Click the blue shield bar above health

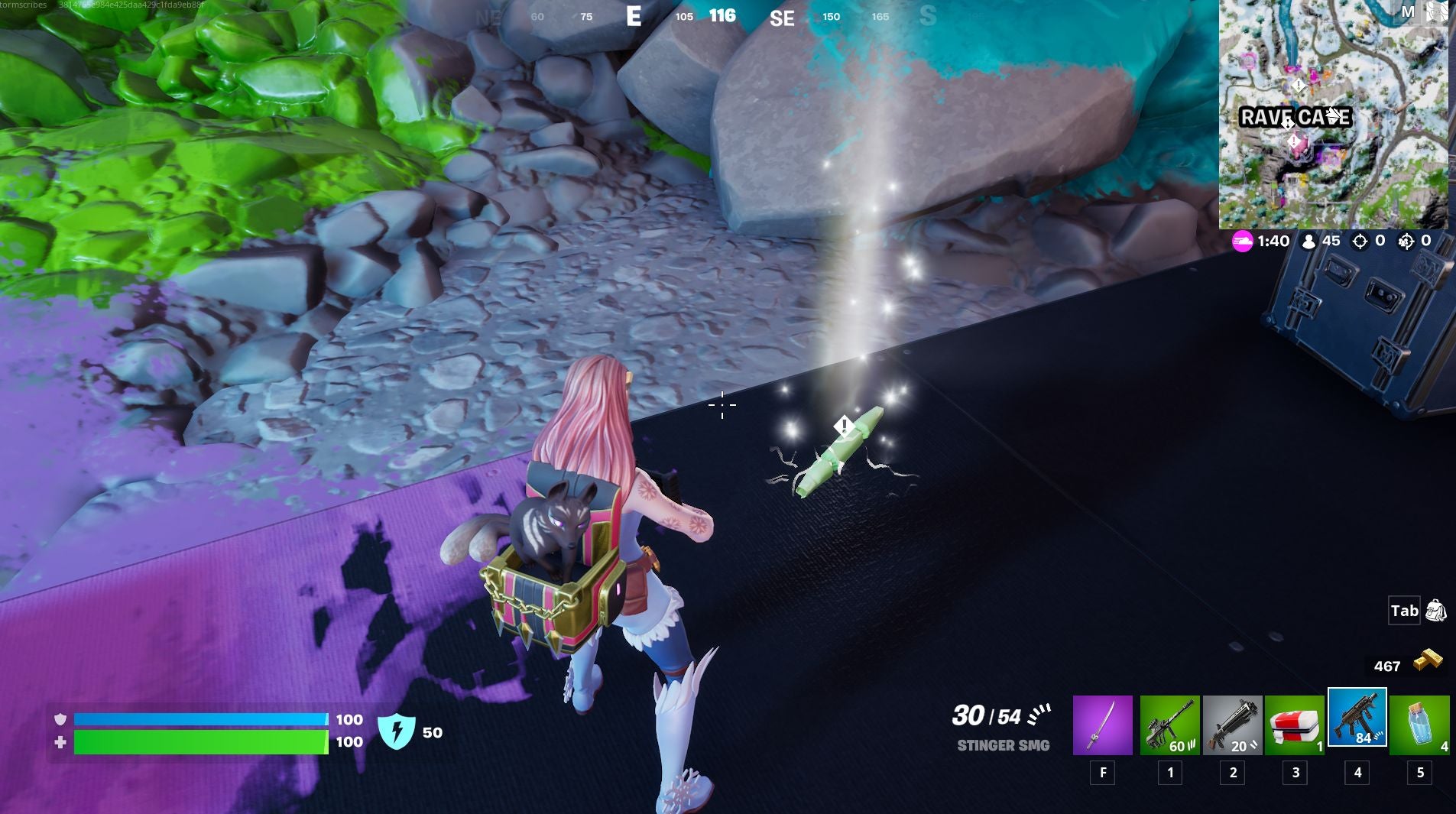tap(199, 718)
